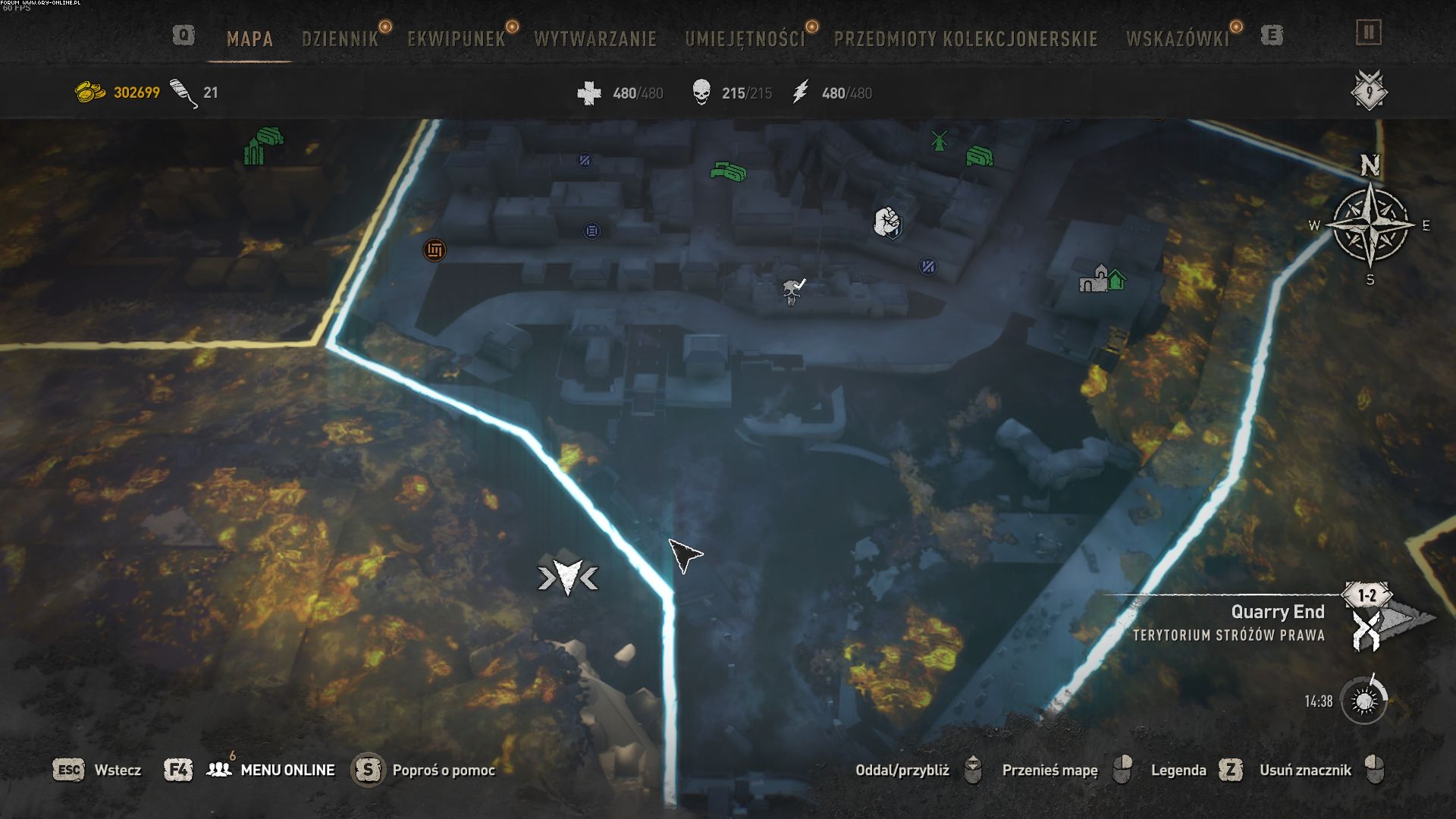Image resolution: width=1456 pixels, height=819 pixels.
Task: Click the skull with checkmark marker
Action: click(x=793, y=291)
